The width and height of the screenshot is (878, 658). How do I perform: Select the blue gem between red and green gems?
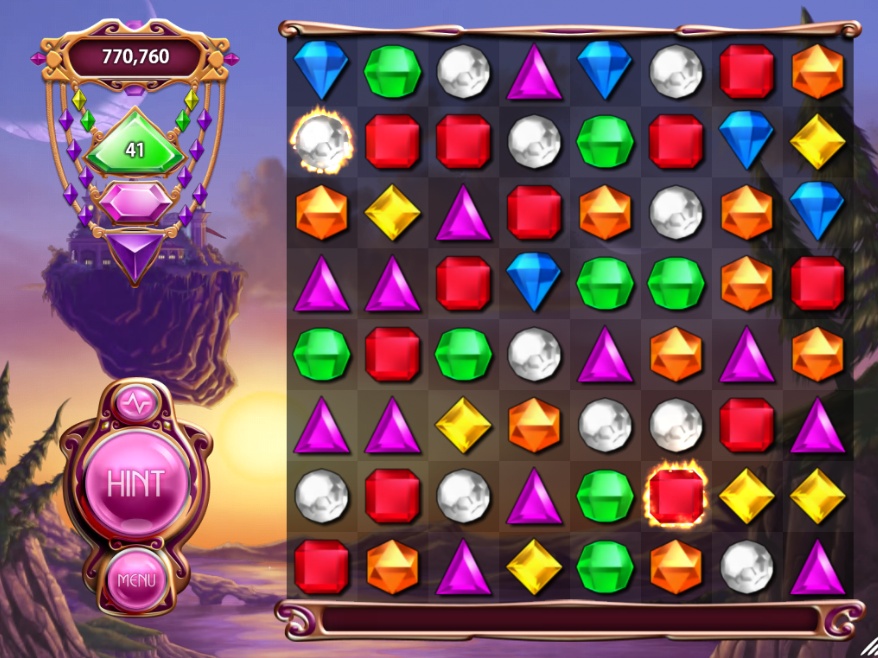[x=534, y=283]
